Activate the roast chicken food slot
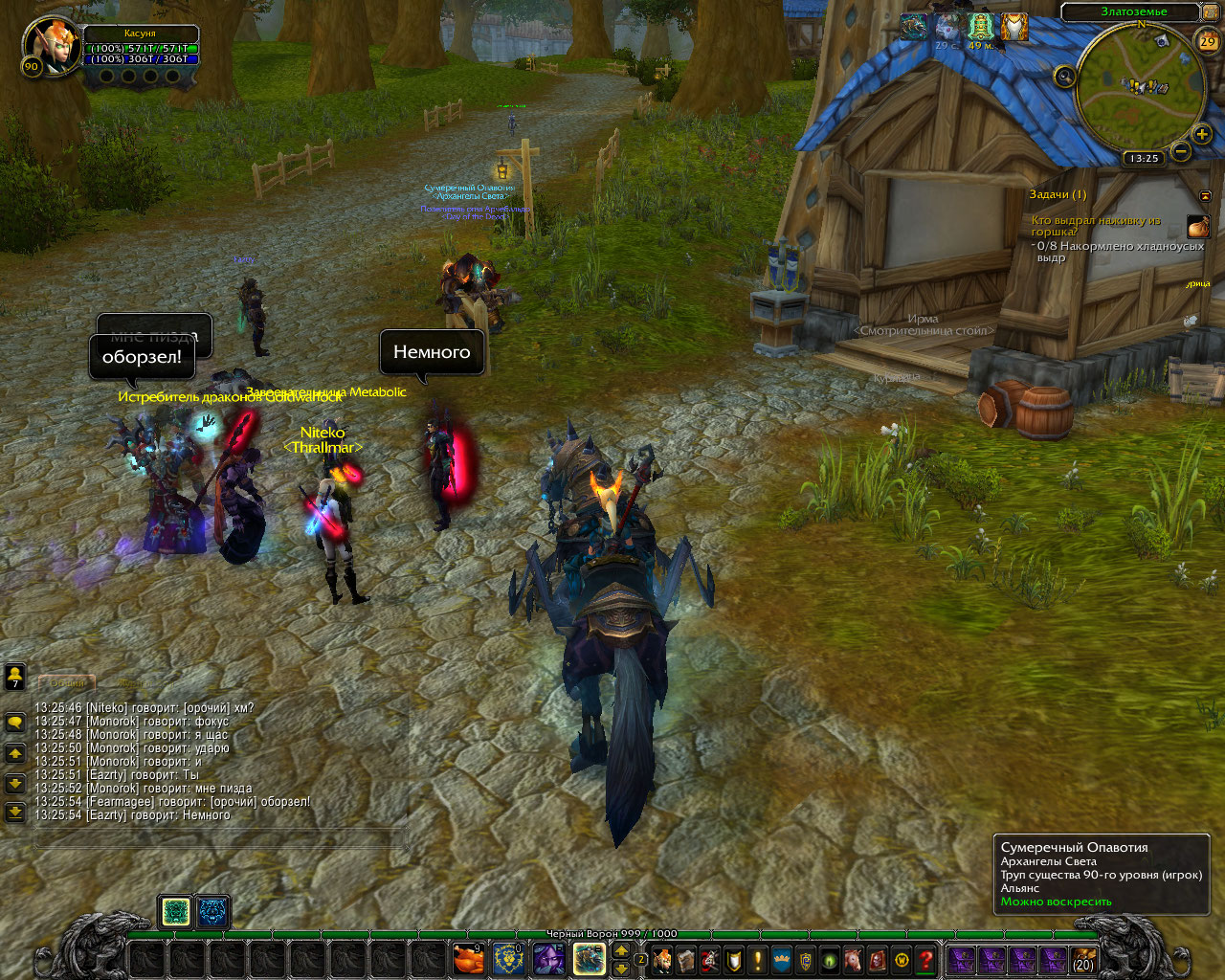 (468, 958)
